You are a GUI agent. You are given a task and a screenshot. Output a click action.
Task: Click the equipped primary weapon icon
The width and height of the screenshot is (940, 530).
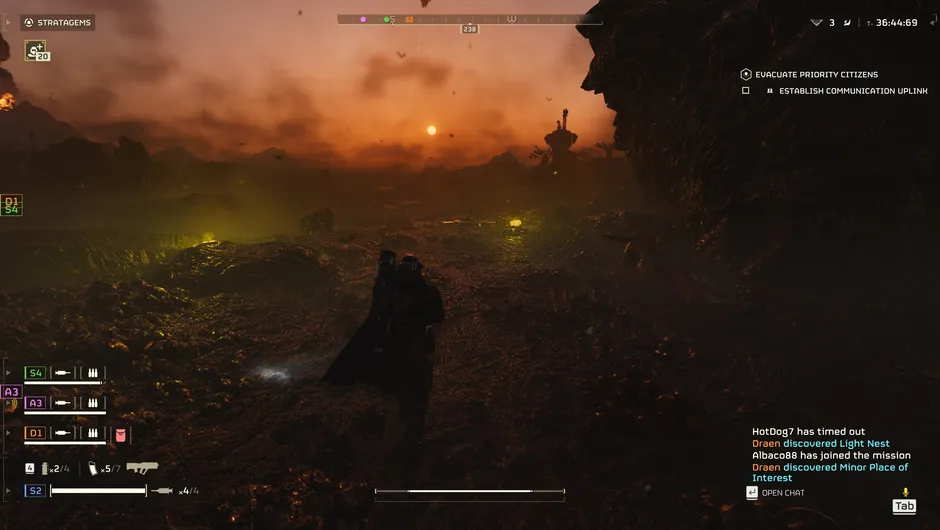point(143,467)
